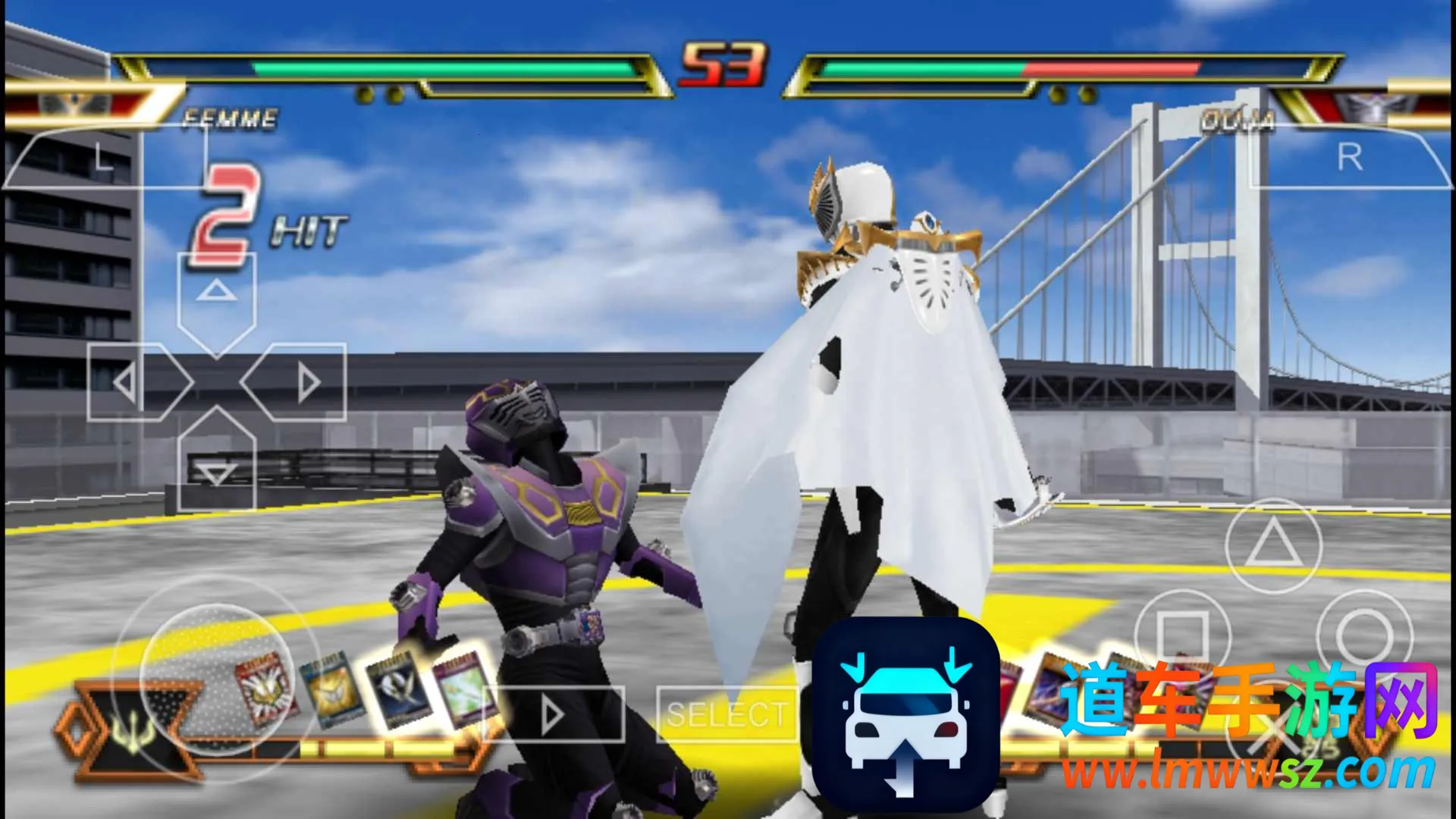
Task: Open the blue car app logo watermark
Action: [x=905, y=714]
